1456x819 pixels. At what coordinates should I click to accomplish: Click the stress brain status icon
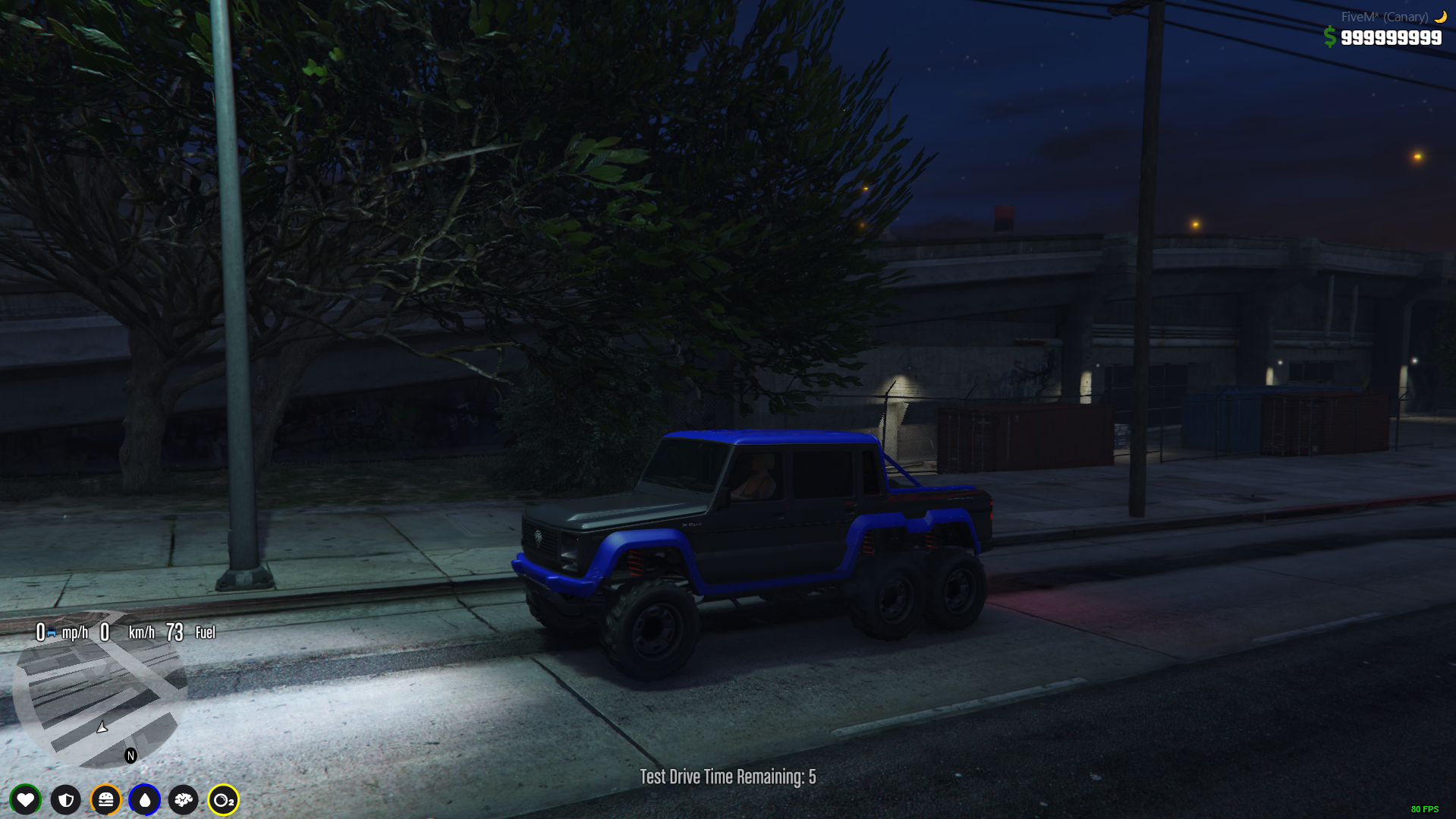point(184,800)
